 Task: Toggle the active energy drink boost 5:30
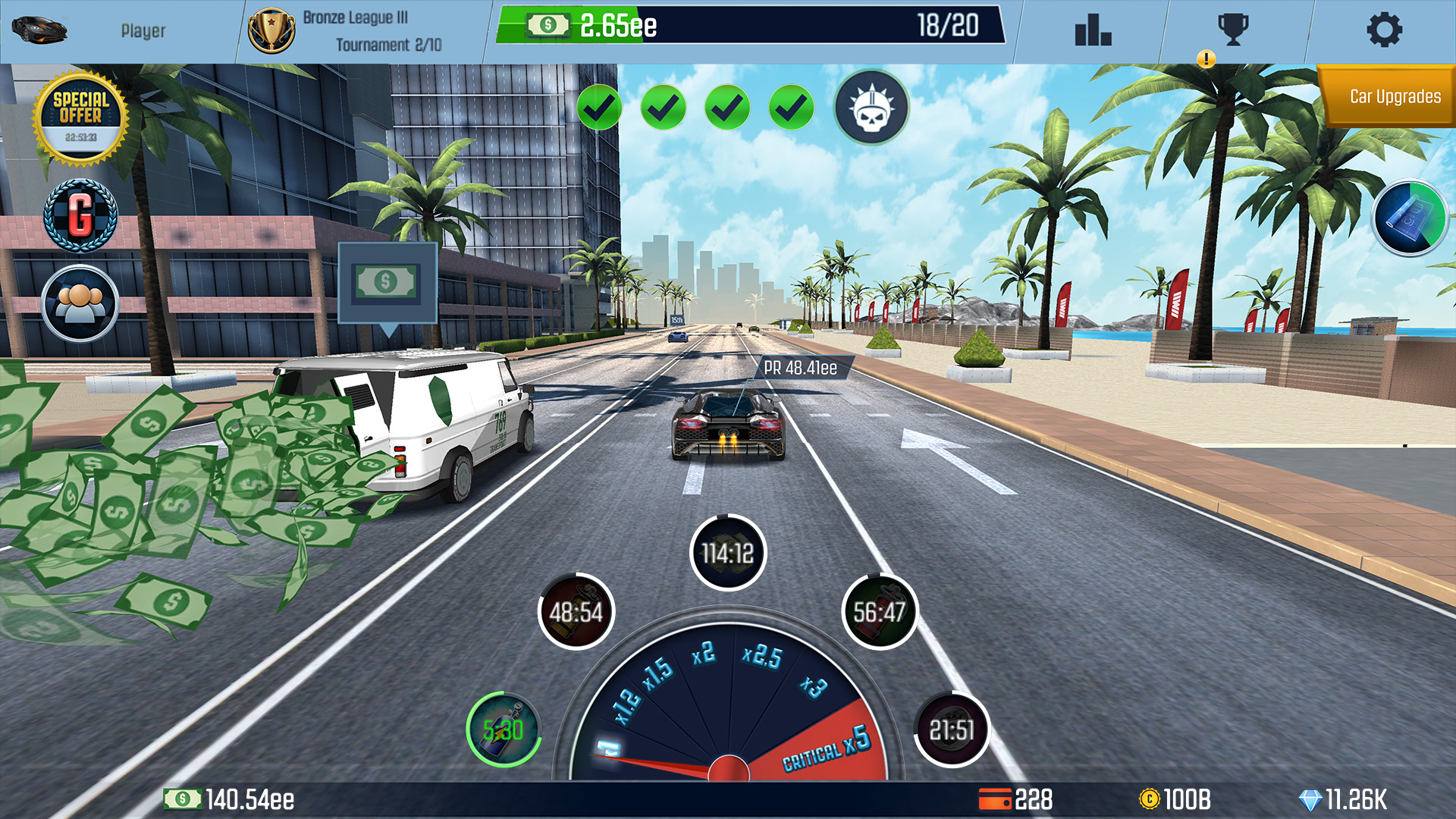[504, 730]
